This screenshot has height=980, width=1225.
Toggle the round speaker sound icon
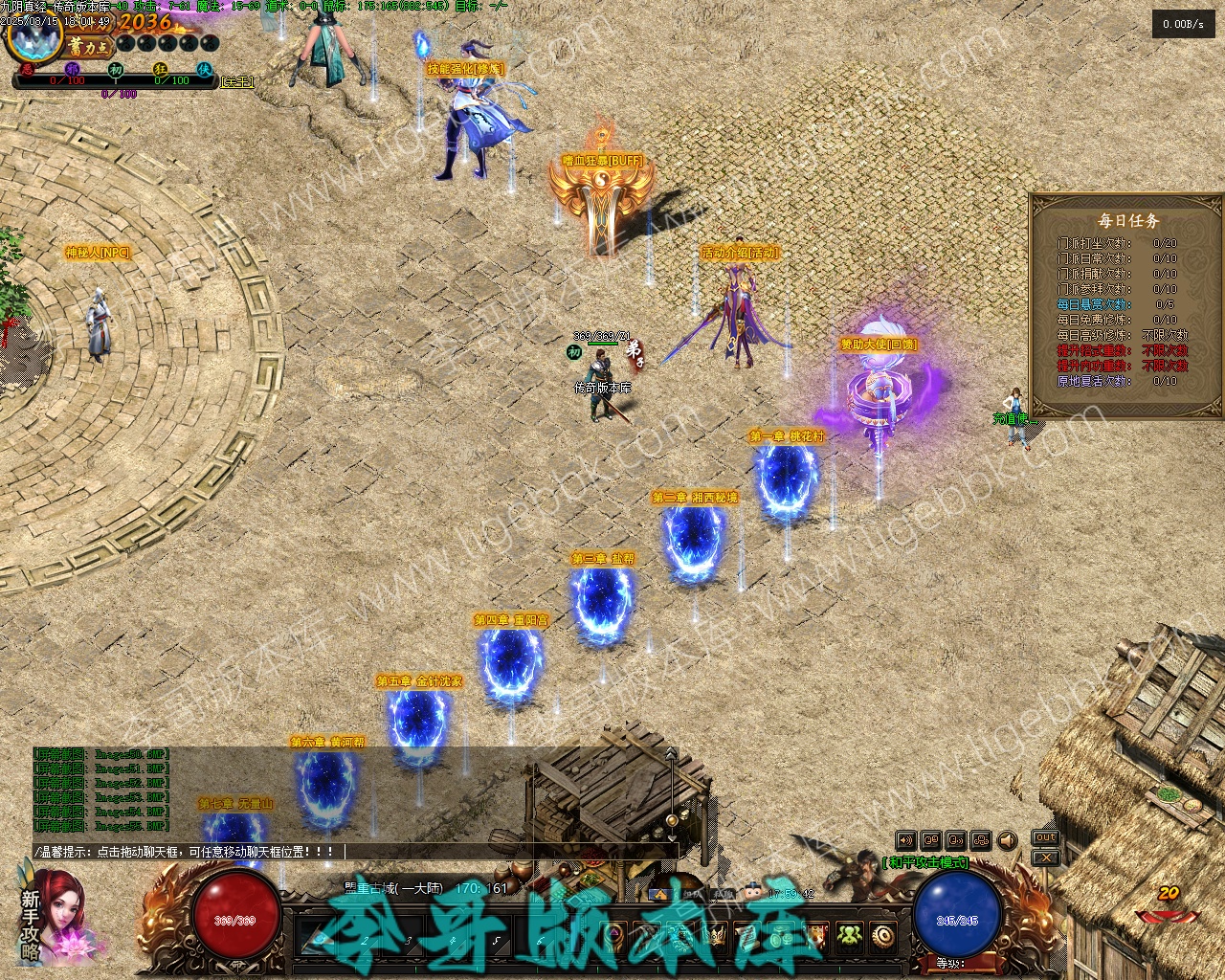pos(1007,840)
